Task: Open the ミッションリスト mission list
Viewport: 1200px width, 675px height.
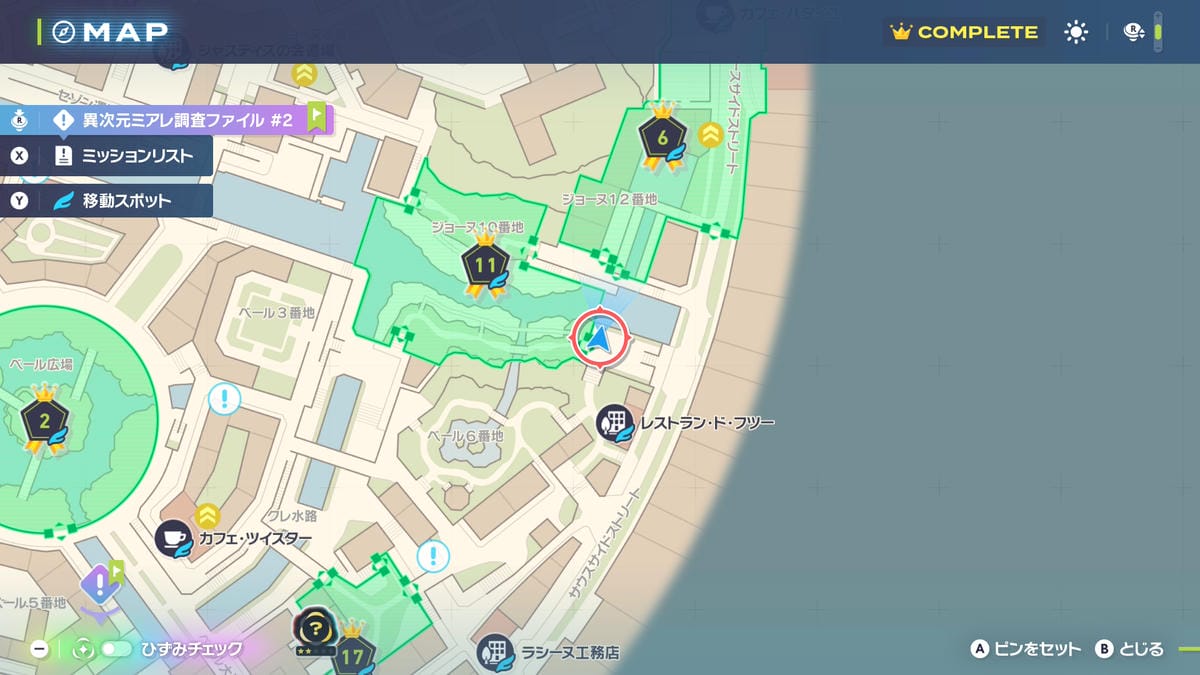Action: 122,156
